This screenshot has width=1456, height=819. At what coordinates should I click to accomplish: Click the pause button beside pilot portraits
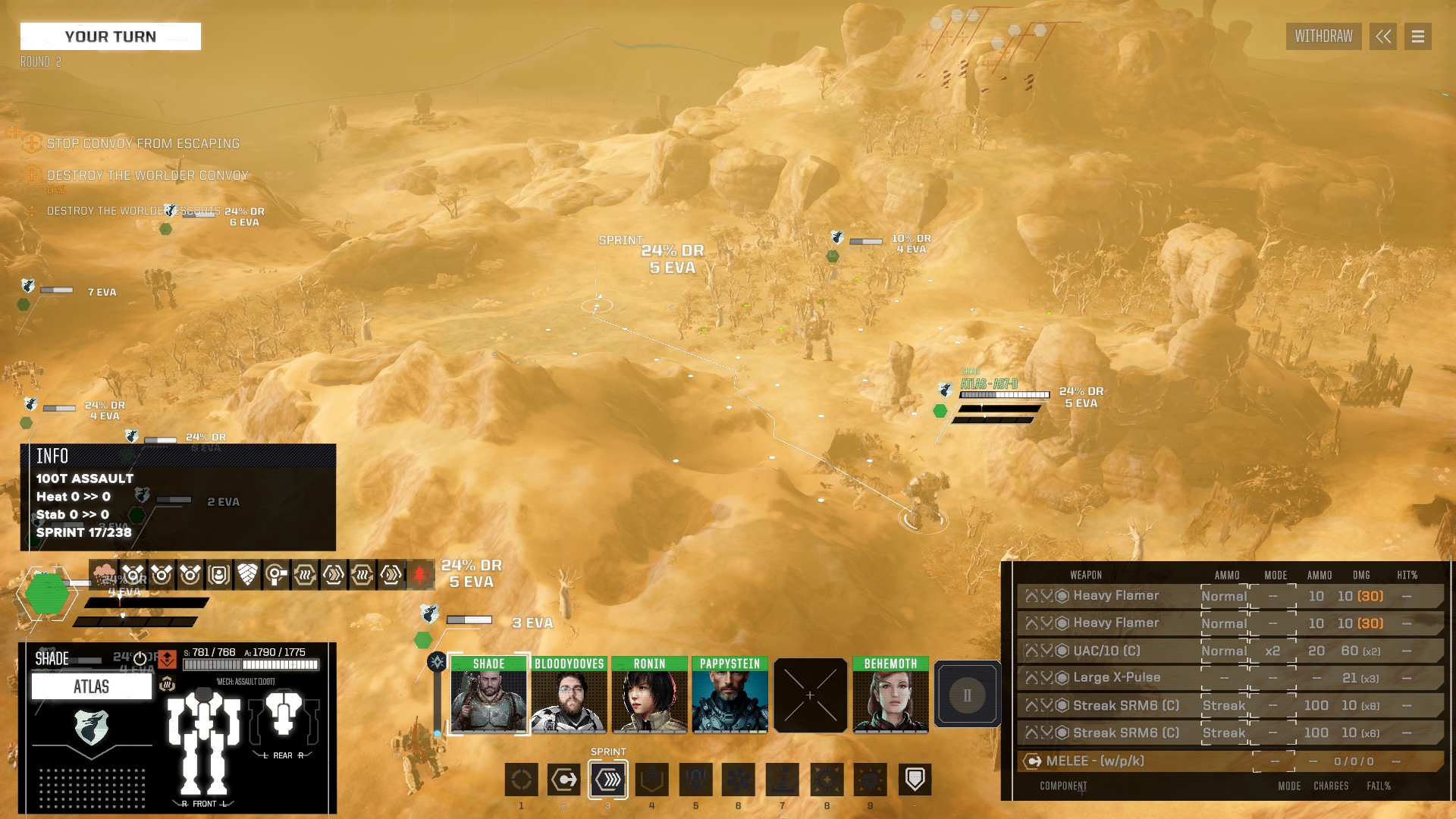967,695
